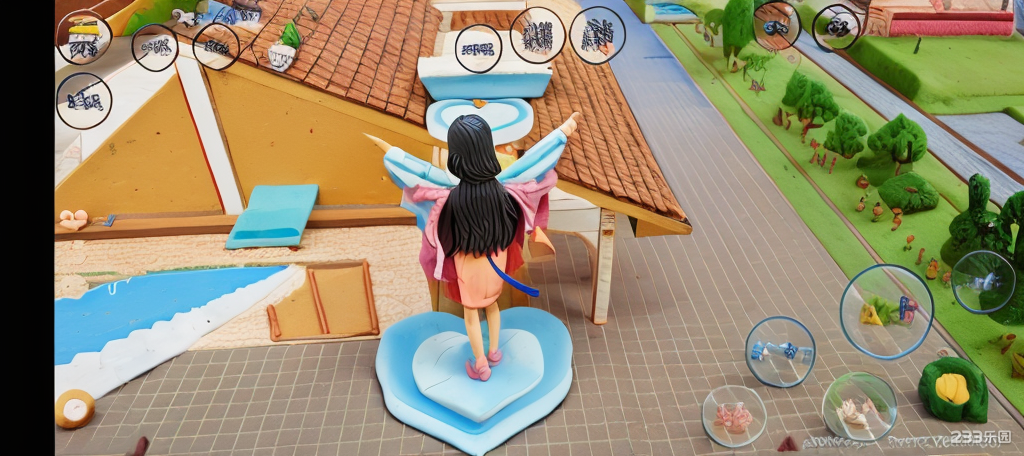
Task: Choose the cream shell bubble button
Action: pos(859,407)
